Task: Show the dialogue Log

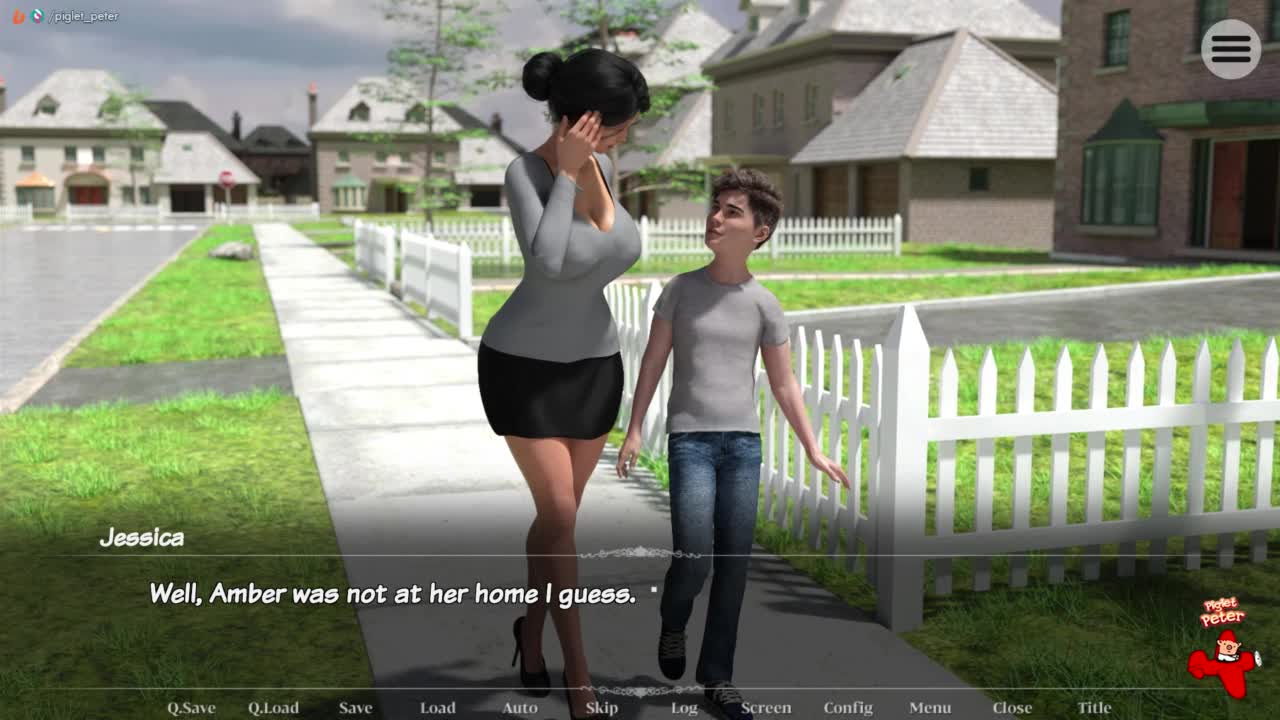Action: click(684, 707)
